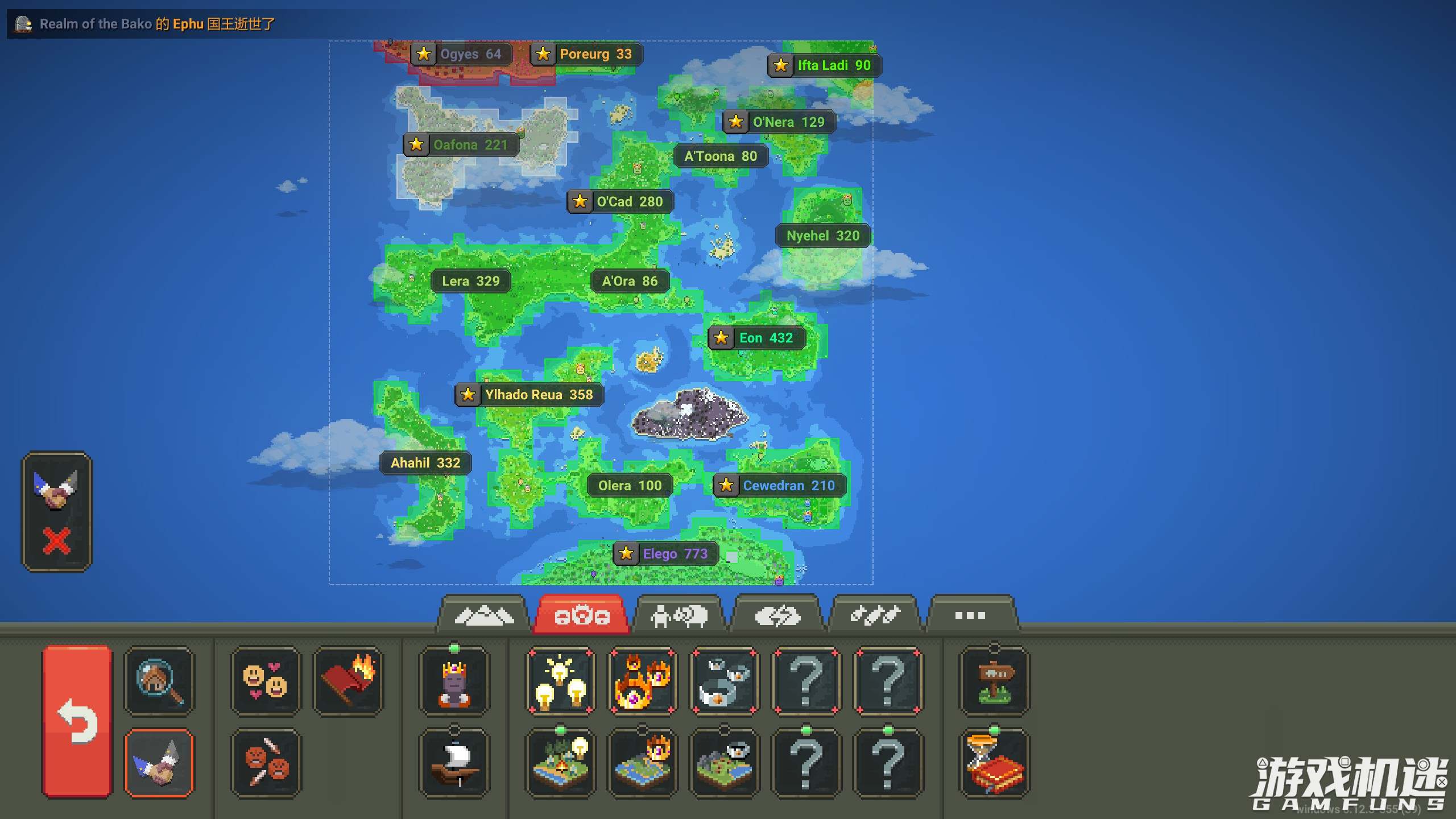1456x819 pixels.
Task: Open the creatures tab with human and sheep
Action: click(679, 615)
